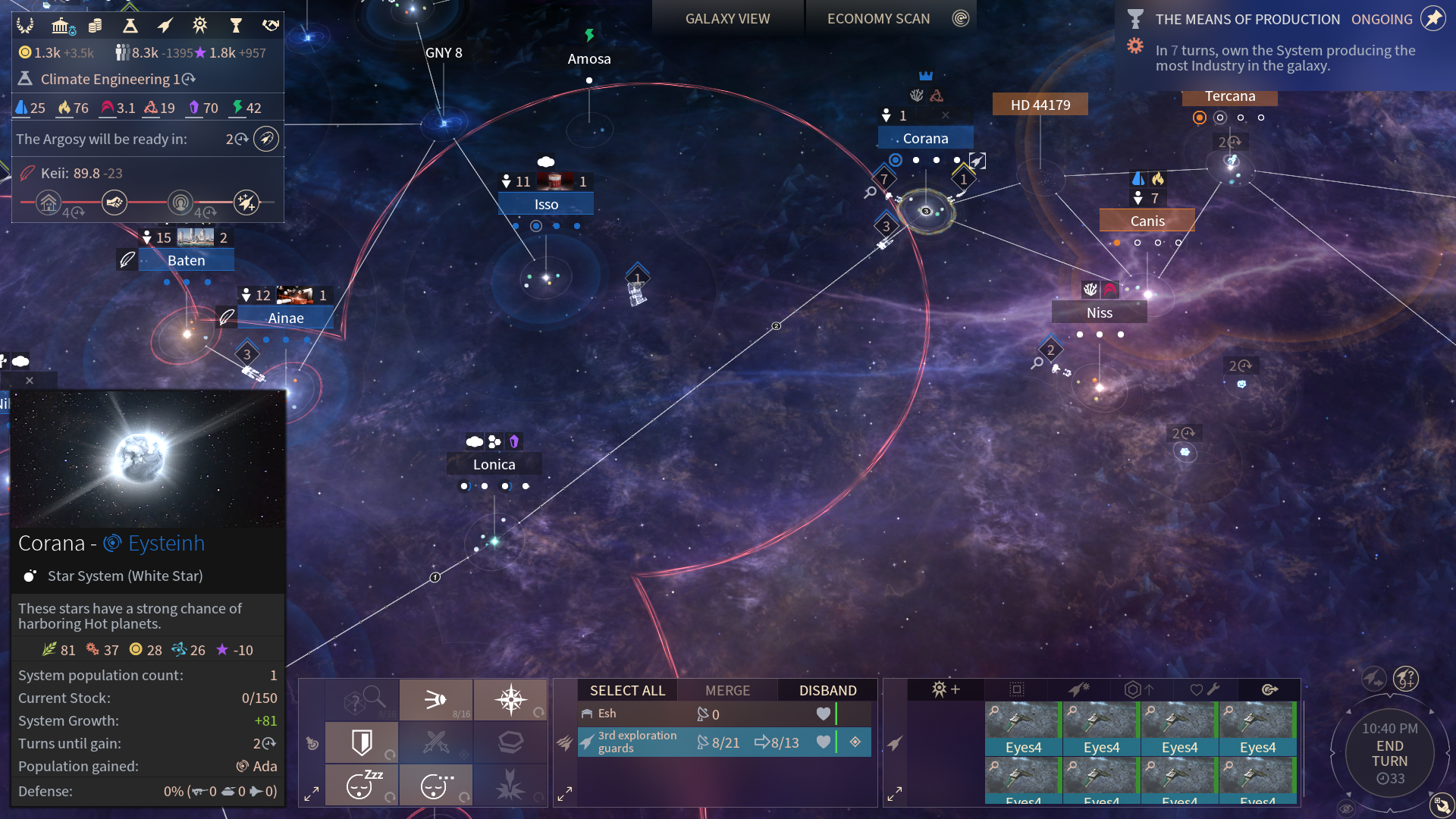The height and width of the screenshot is (819, 1456).
Task: Select all ships in the fleet
Action: [x=627, y=690]
